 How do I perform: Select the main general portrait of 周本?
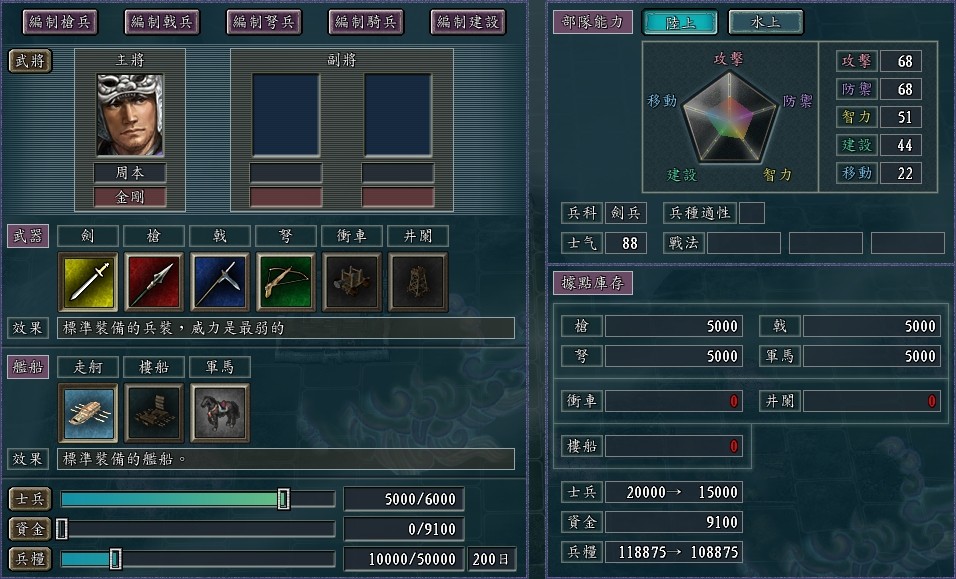tap(130, 116)
